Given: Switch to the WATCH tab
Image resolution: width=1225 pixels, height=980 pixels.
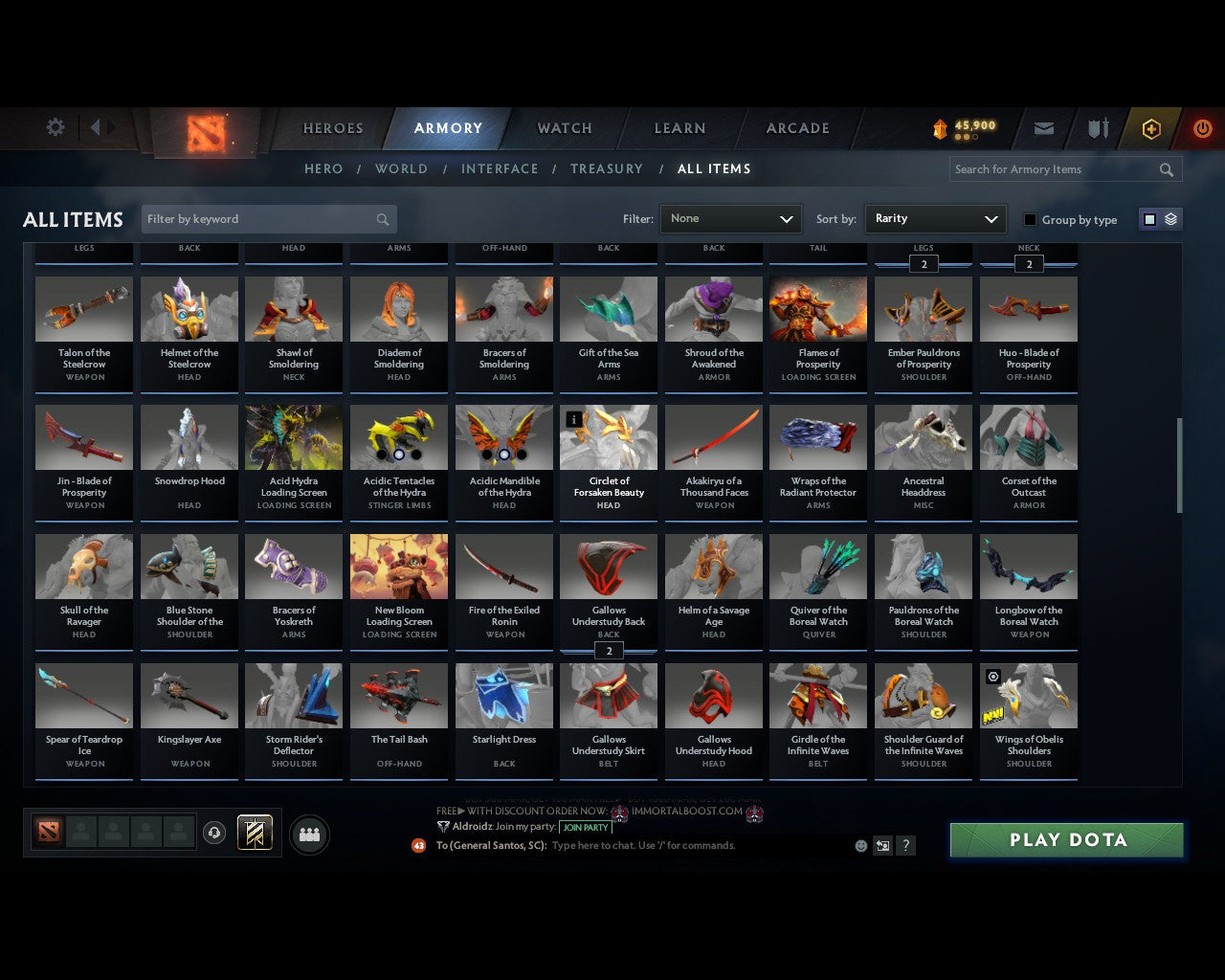Looking at the screenshot, I should coord(563,128).
